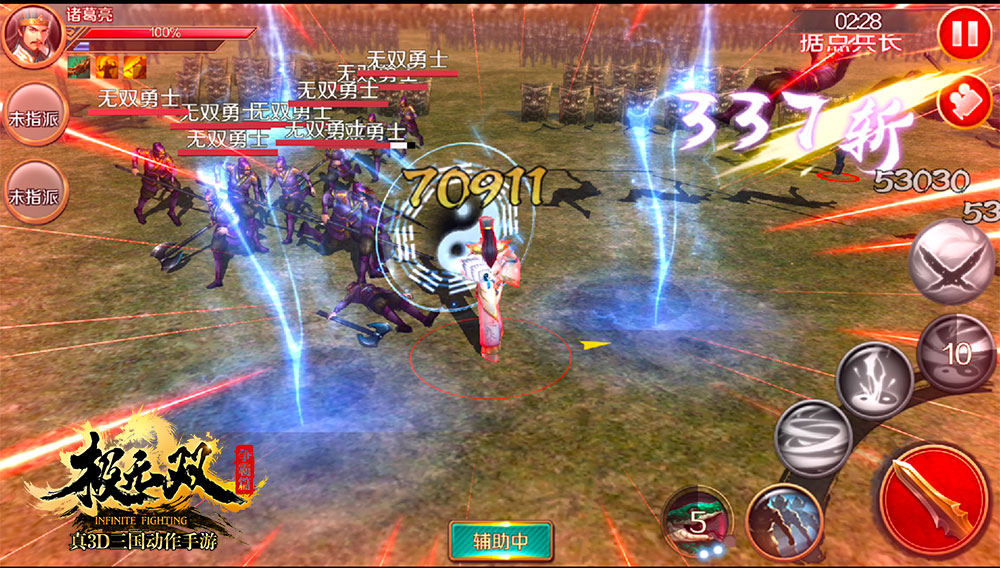Trigger the whirlwind spin skill
Viewport: 1000px width, 568px height.
click(813, 438)
